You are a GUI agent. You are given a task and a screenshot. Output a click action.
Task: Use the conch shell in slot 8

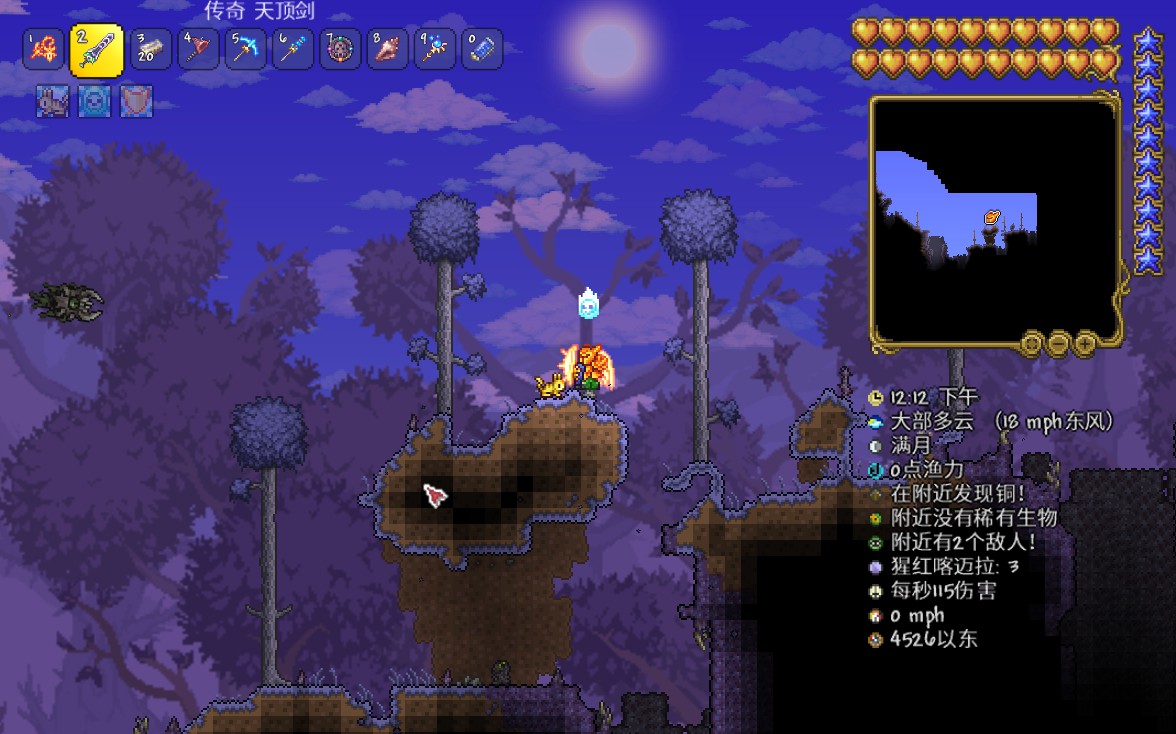click(387, 49)
